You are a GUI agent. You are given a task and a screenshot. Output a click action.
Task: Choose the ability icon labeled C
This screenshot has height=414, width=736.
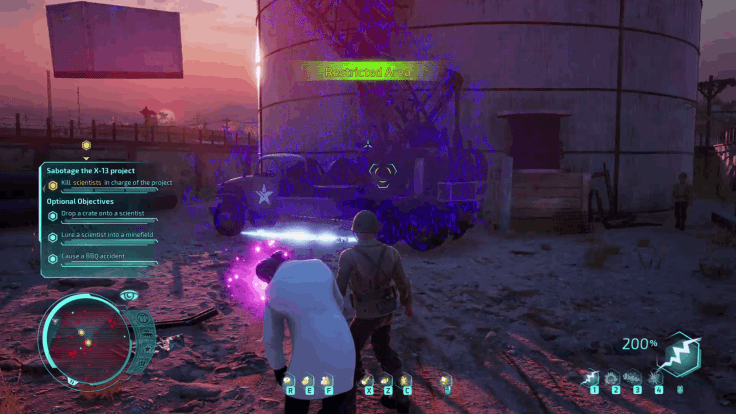point(406,381)
